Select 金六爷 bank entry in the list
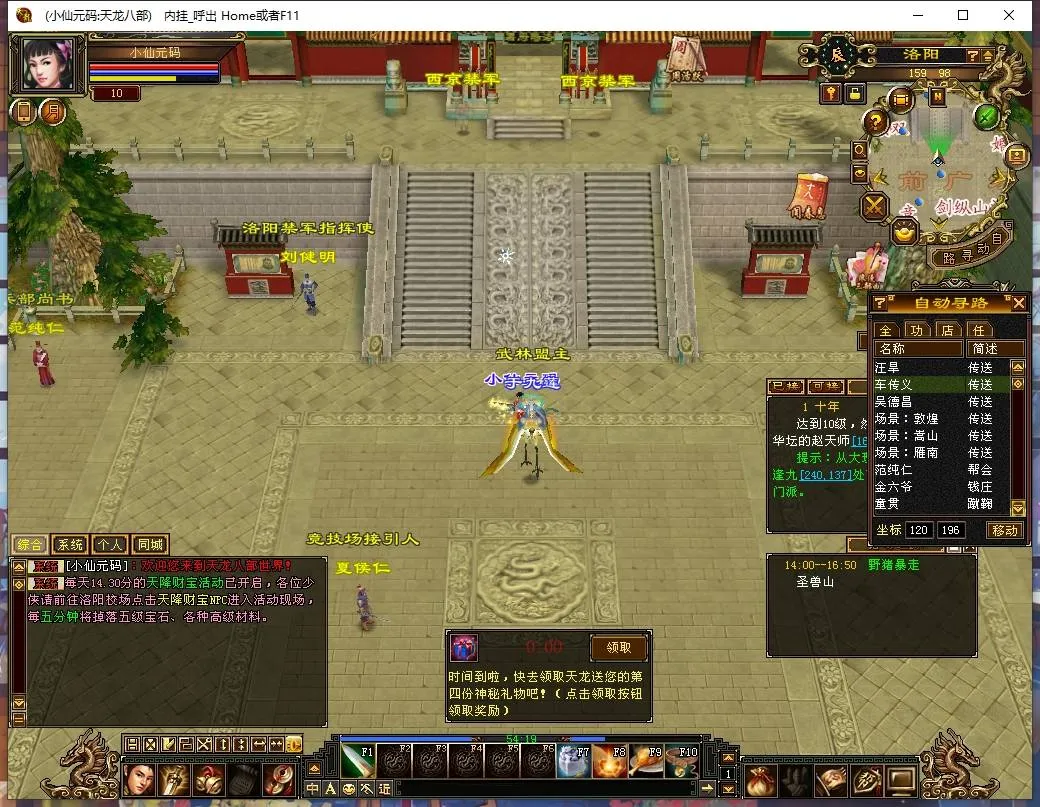 [894, 486]
